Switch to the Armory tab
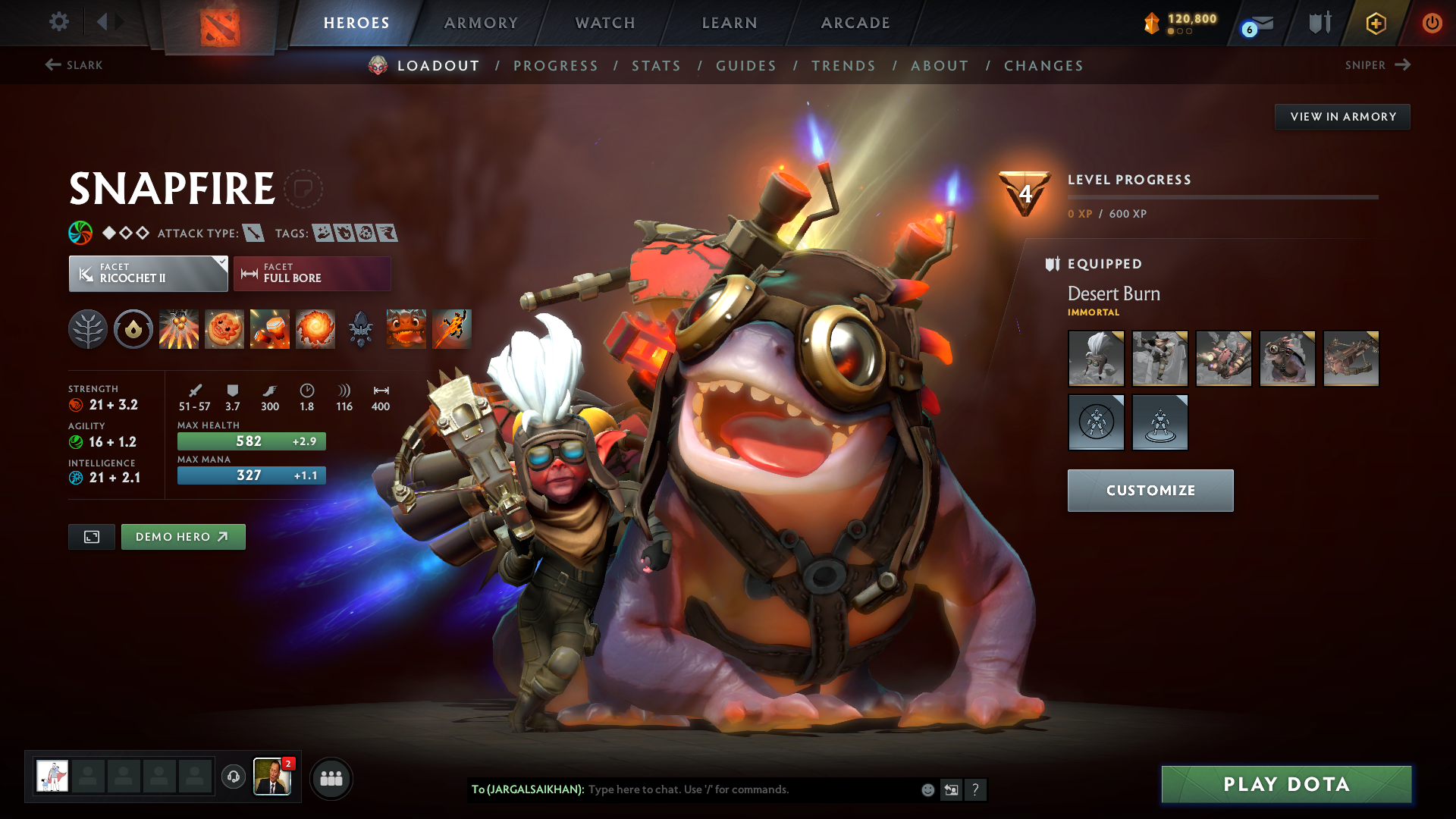1456x819 pixels. (481, 23)
